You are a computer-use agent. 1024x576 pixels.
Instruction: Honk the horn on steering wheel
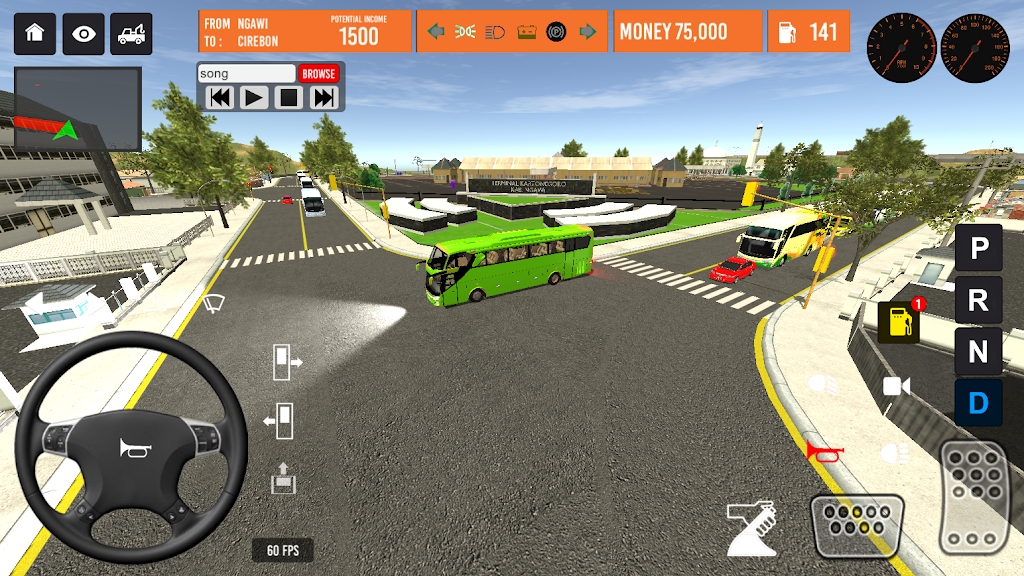[x=132, y=449]
